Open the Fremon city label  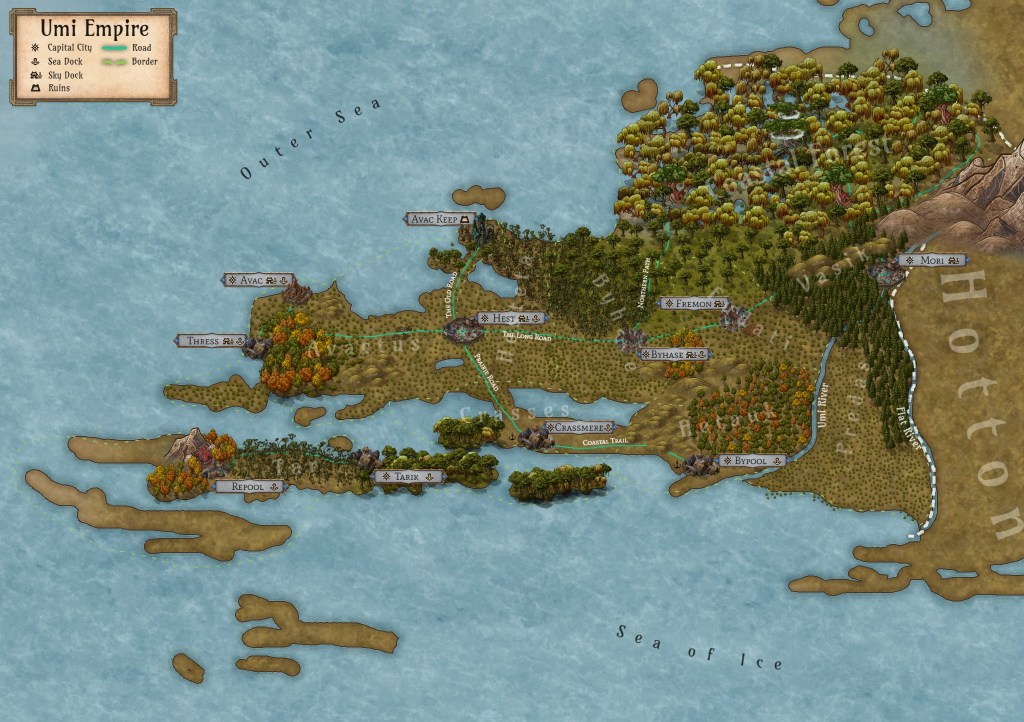click(695, 302)
